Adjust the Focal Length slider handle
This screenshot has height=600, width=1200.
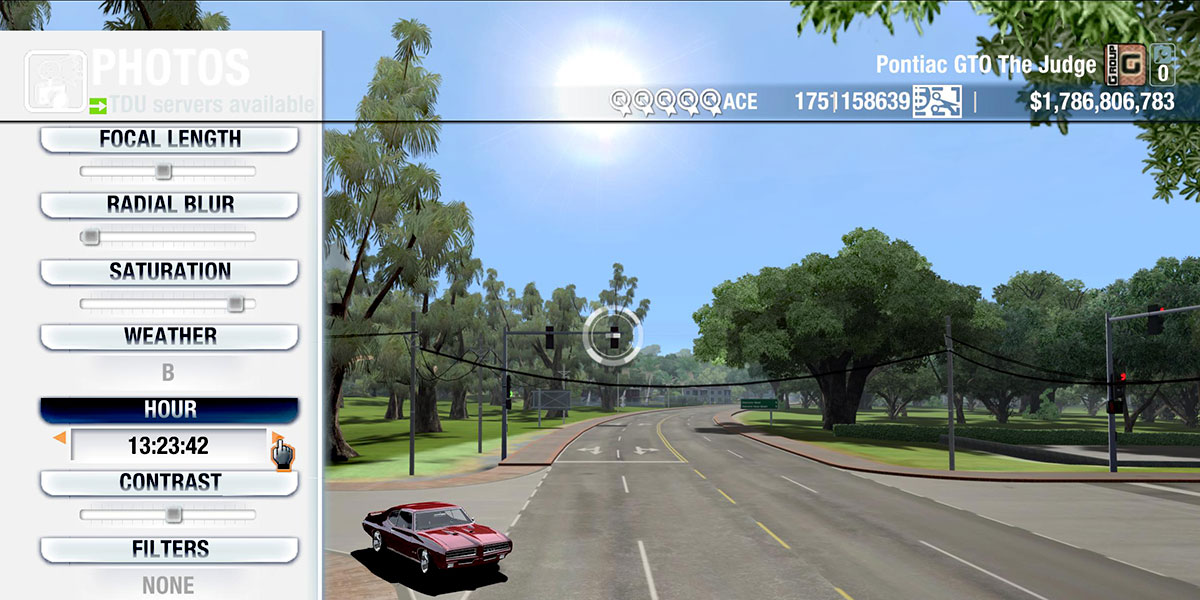[163, 172]
